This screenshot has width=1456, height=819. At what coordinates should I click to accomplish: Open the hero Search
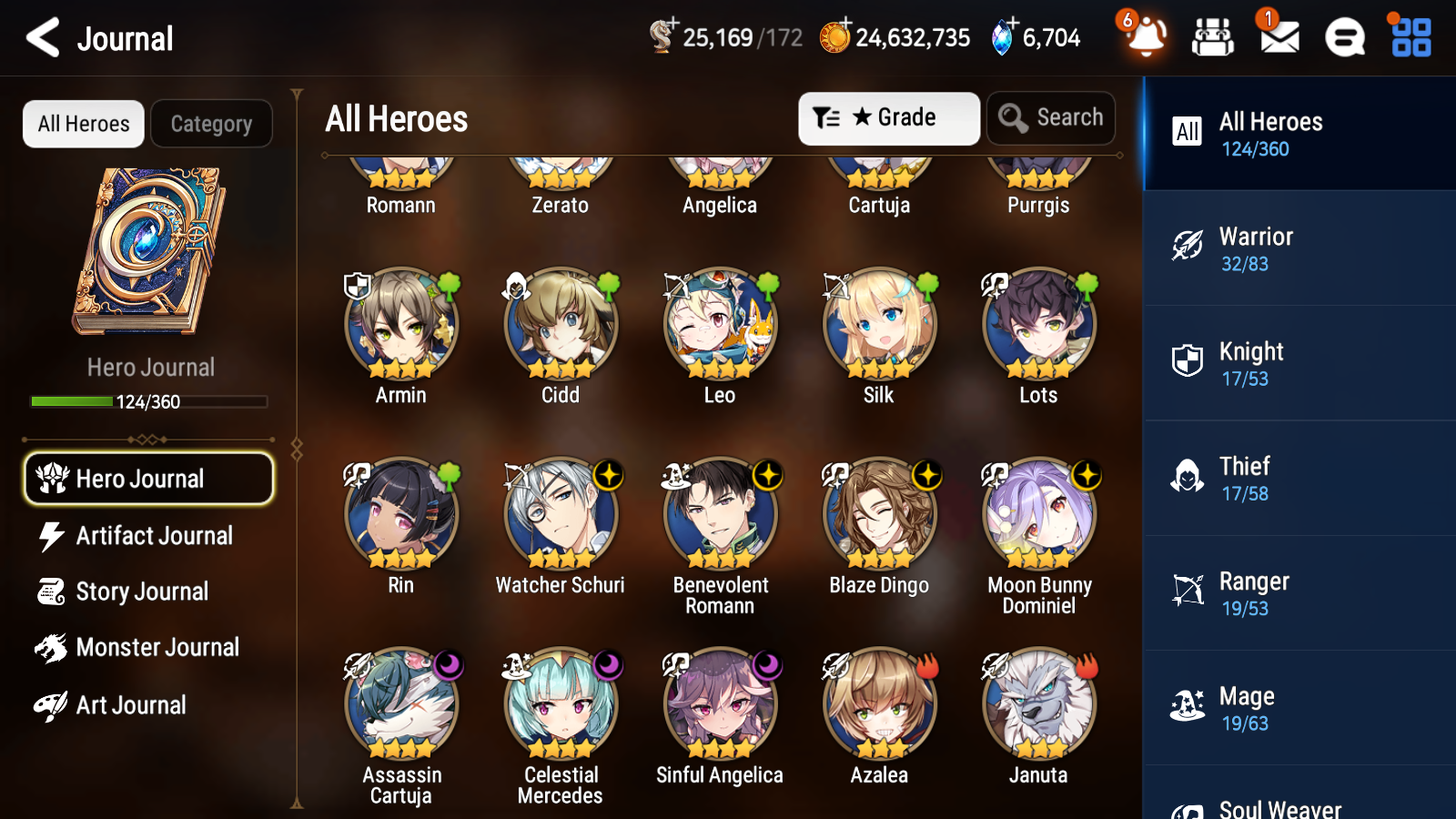coord(1051,117)
